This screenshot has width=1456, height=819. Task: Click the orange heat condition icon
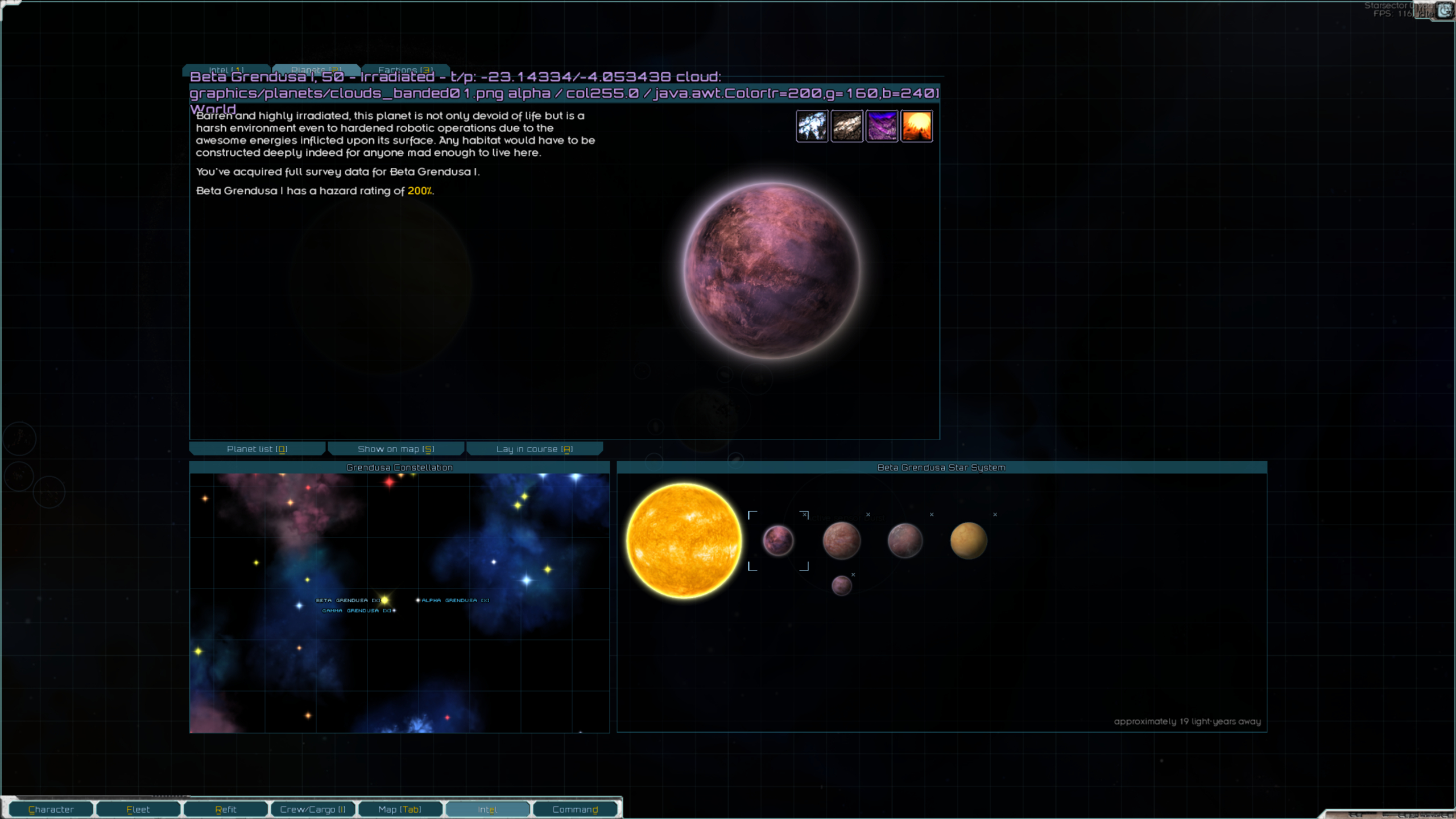pyautogui.click(x=917, y=126)
